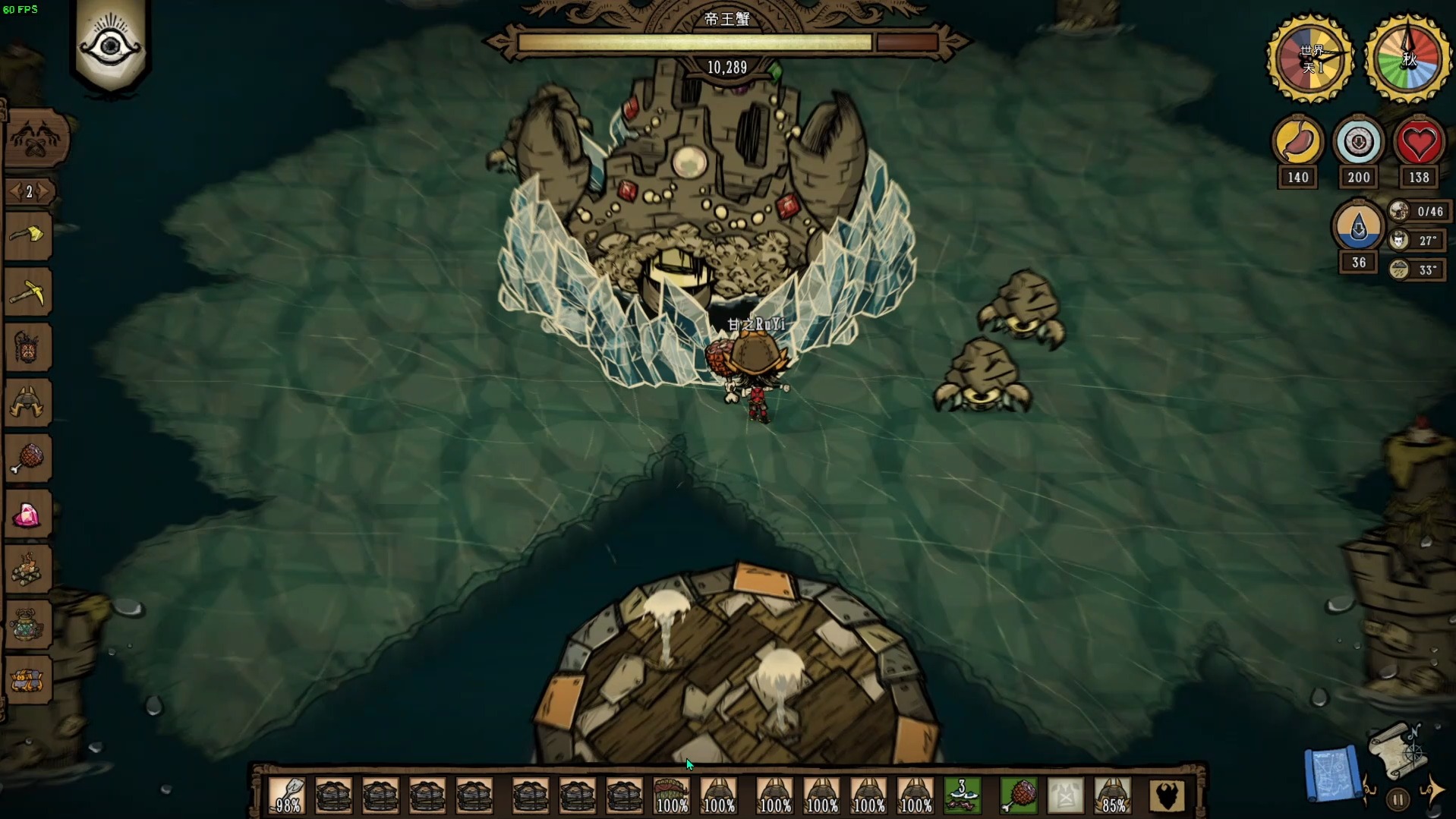
Task: Select the pinned helmet recipe with yellow horns
Action: (28, 403)
